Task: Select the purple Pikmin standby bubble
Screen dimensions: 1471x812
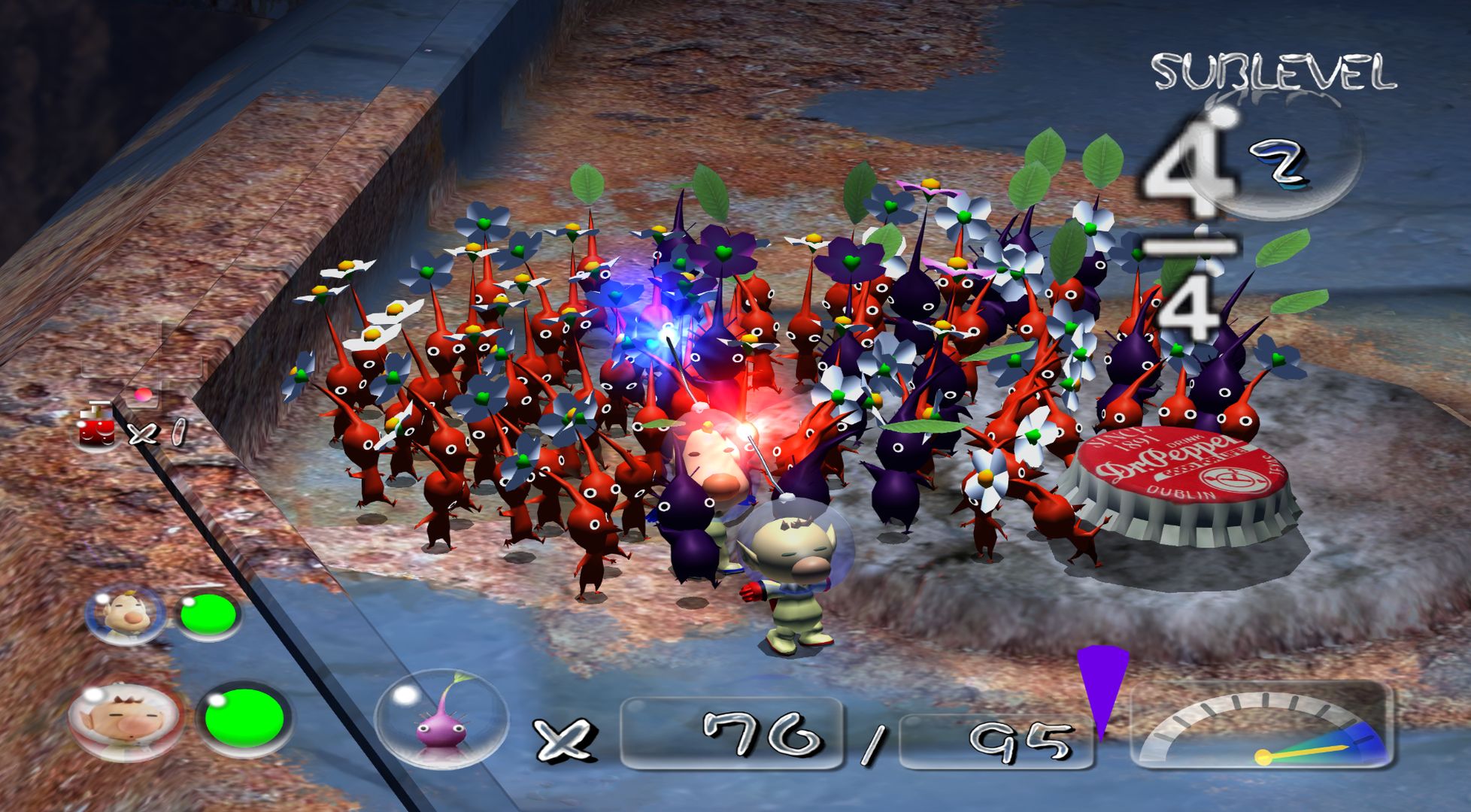Action: tap(441, 720)
